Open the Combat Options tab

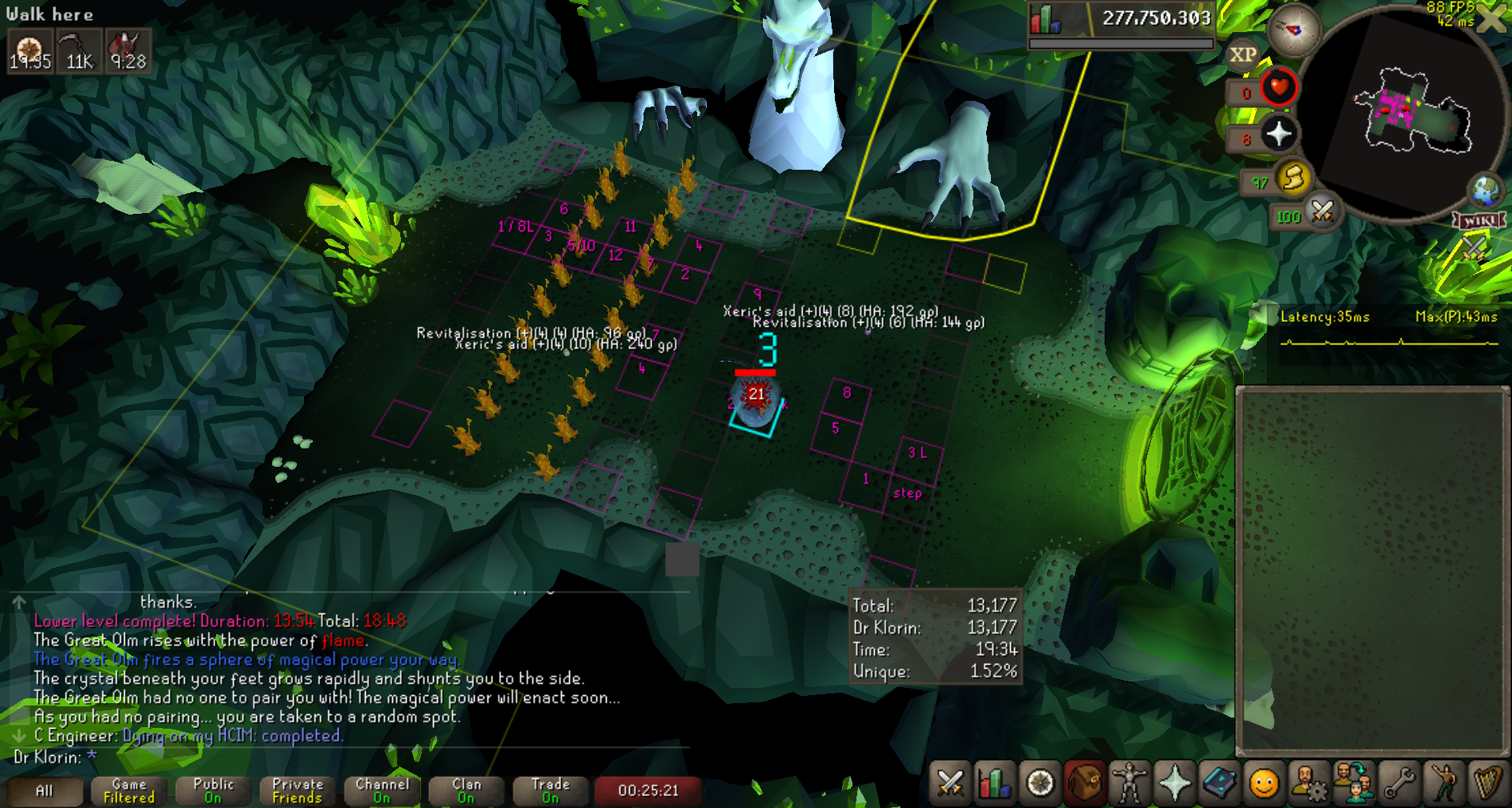click(950, 782)
